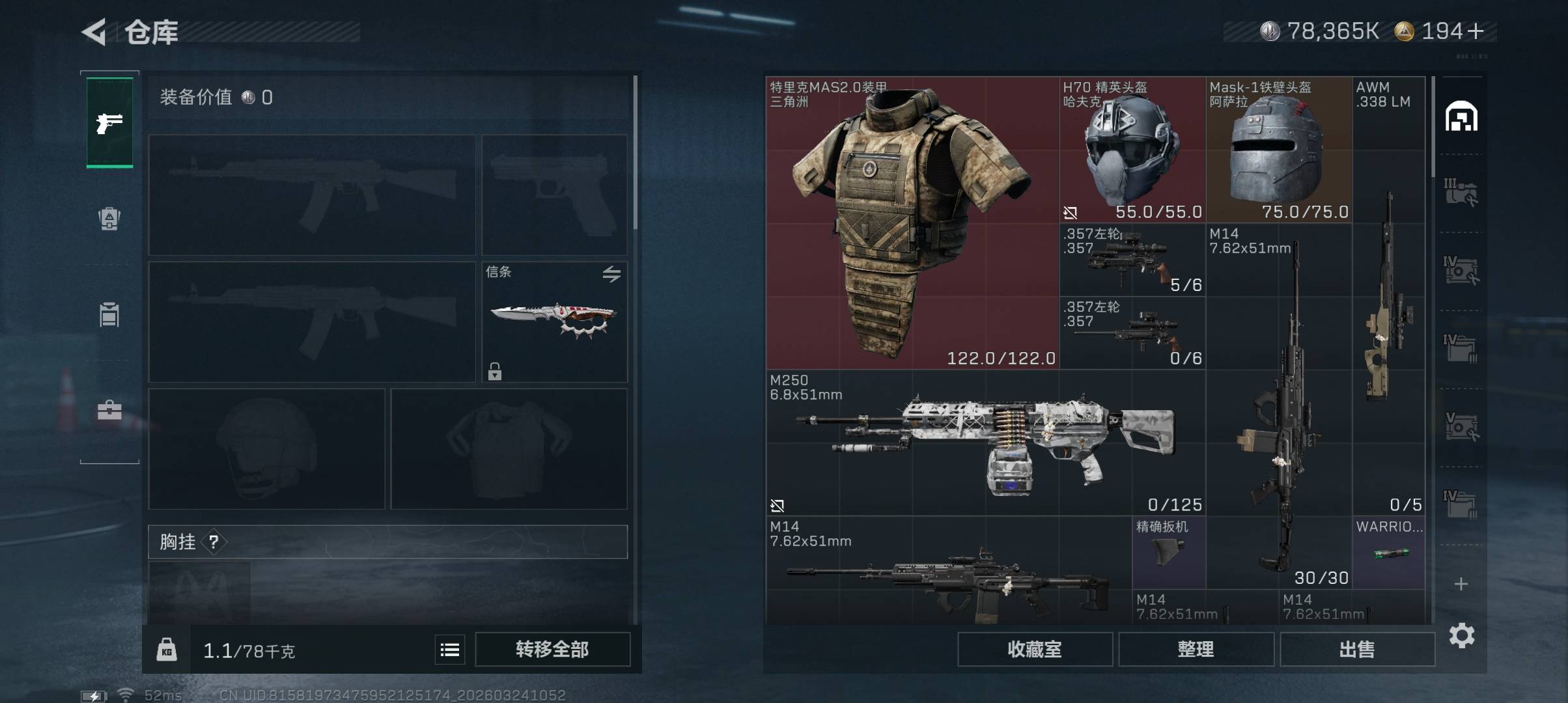Select the M250 6.8x51mm machine gun
This screenshot has height=703, width=1568.
point(985,443)
